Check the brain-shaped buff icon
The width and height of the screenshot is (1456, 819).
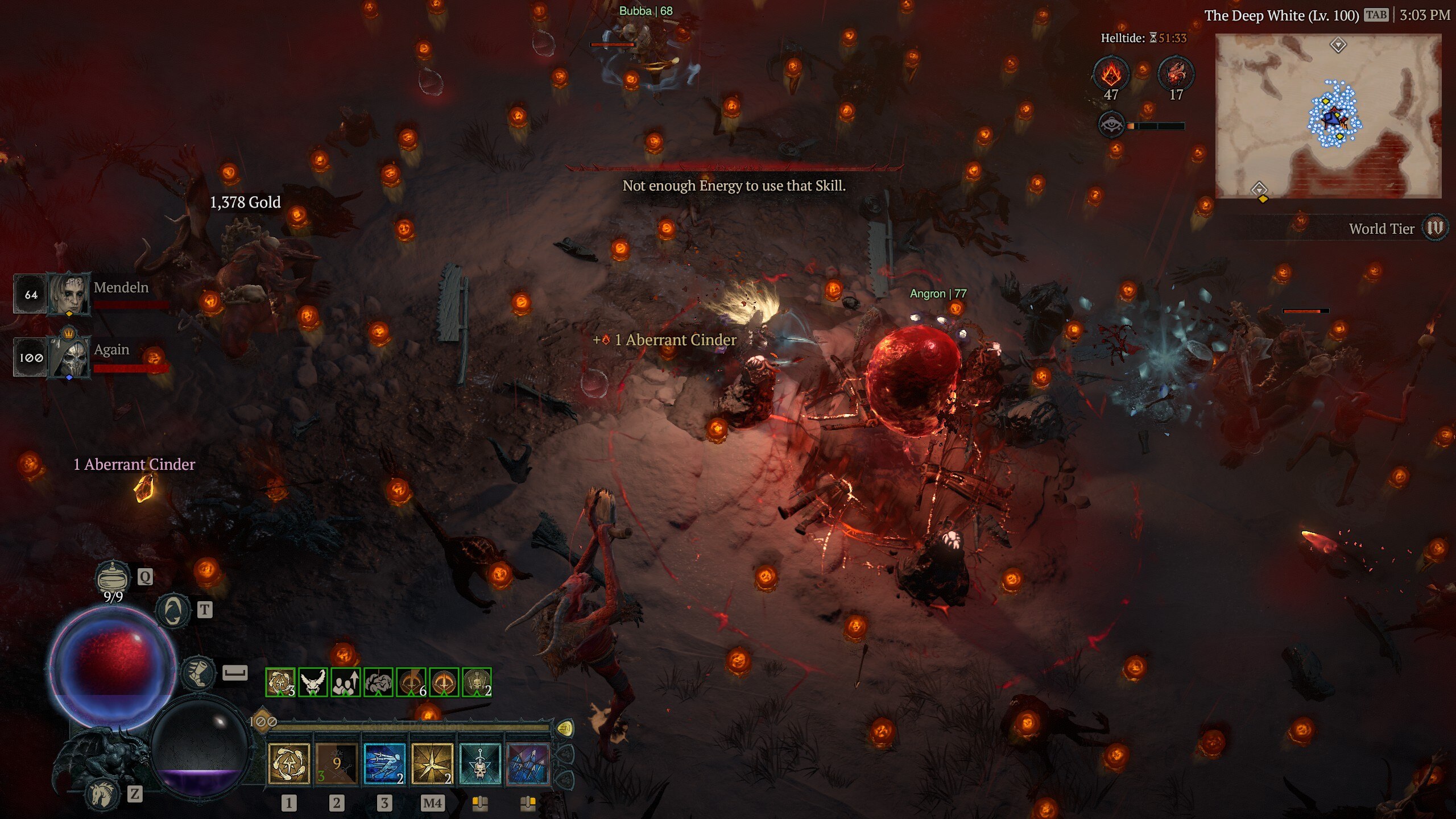tap(378, 682)
